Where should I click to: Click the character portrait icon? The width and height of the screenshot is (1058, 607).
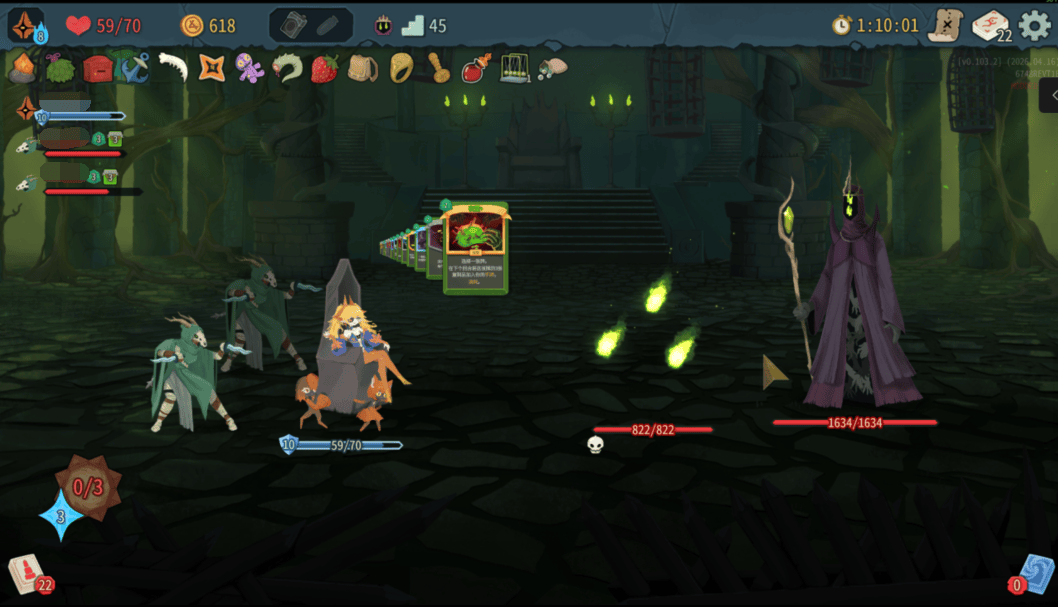point(25,25)
